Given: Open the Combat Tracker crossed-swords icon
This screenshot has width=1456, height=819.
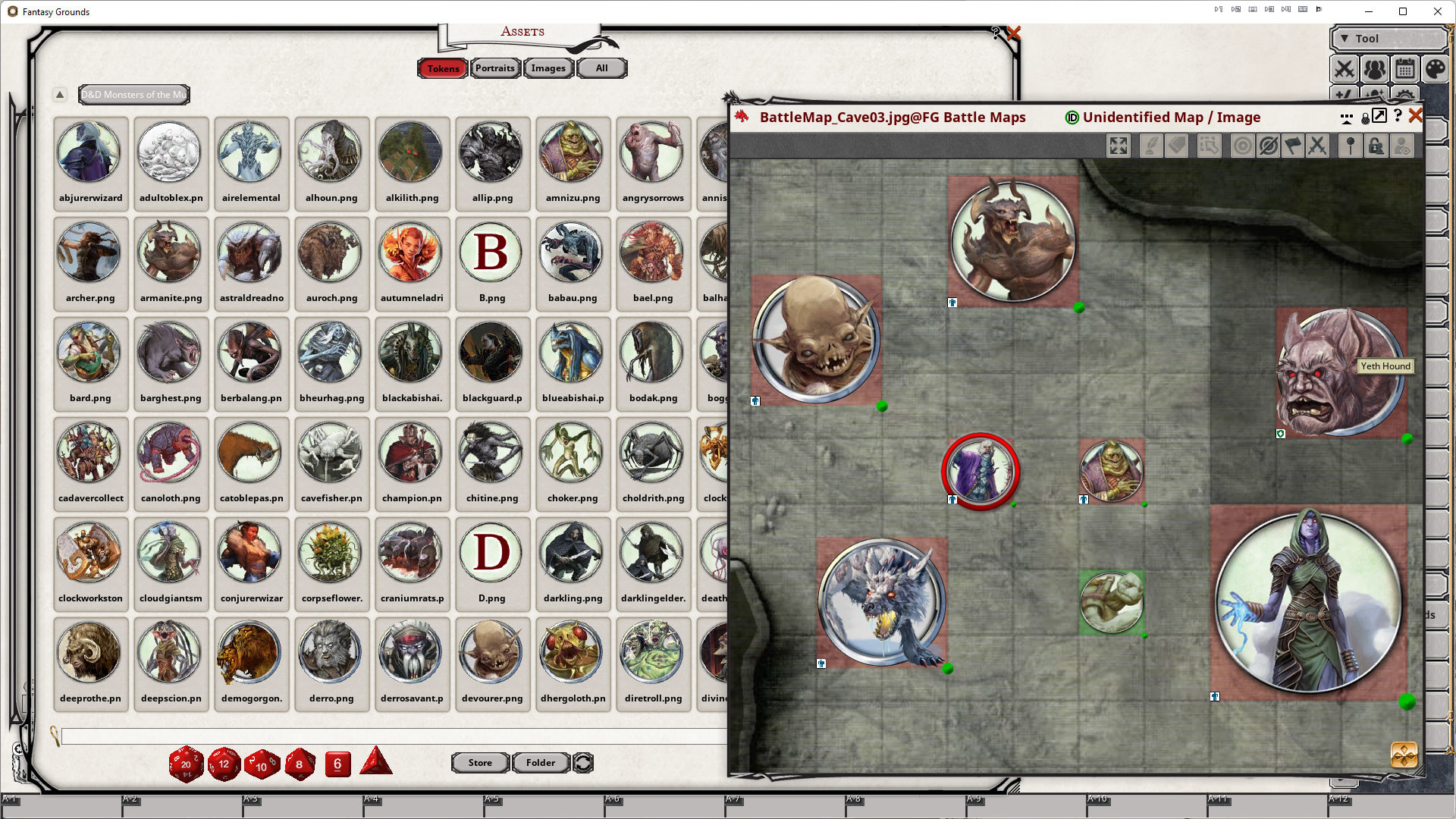Looking at the screenshot, I should coord(1345,69).
